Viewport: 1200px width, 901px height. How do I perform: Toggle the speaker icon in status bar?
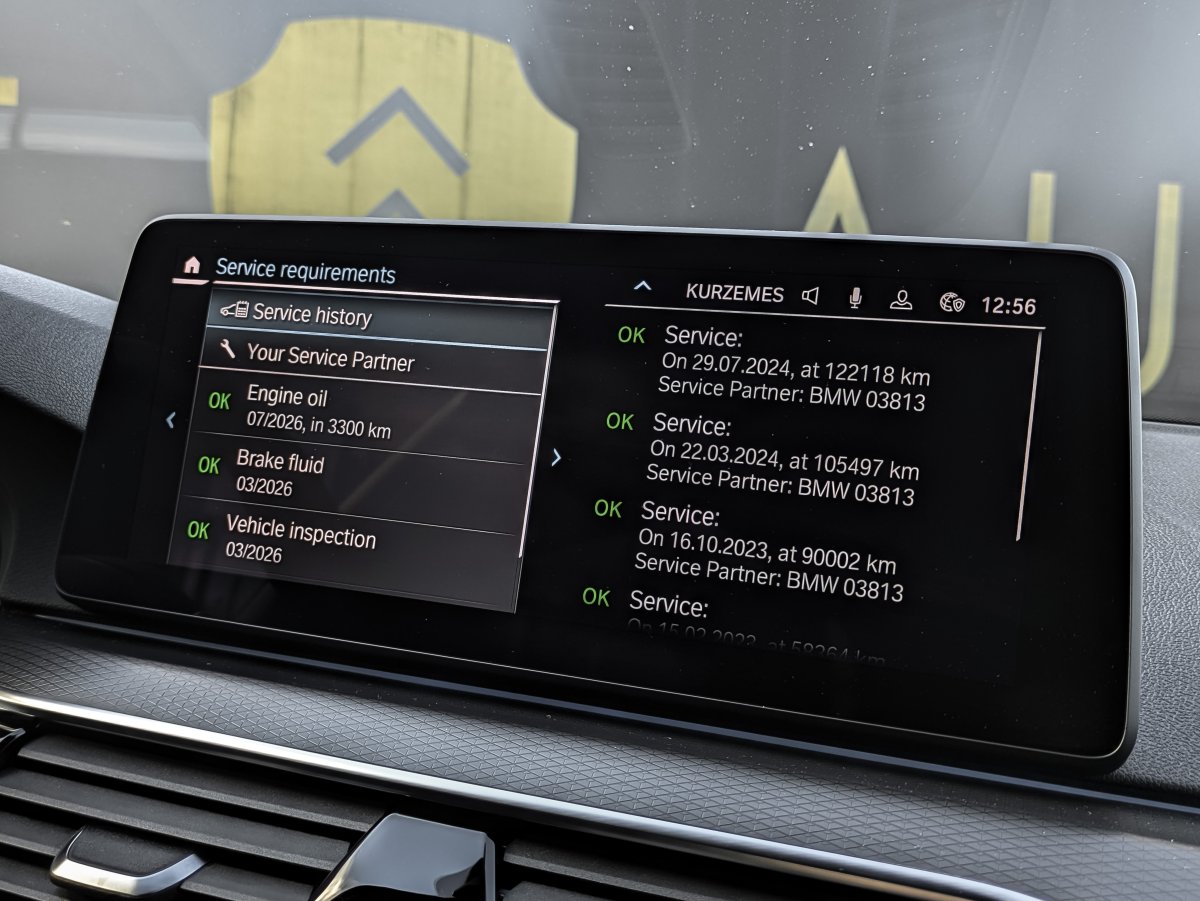810,295
